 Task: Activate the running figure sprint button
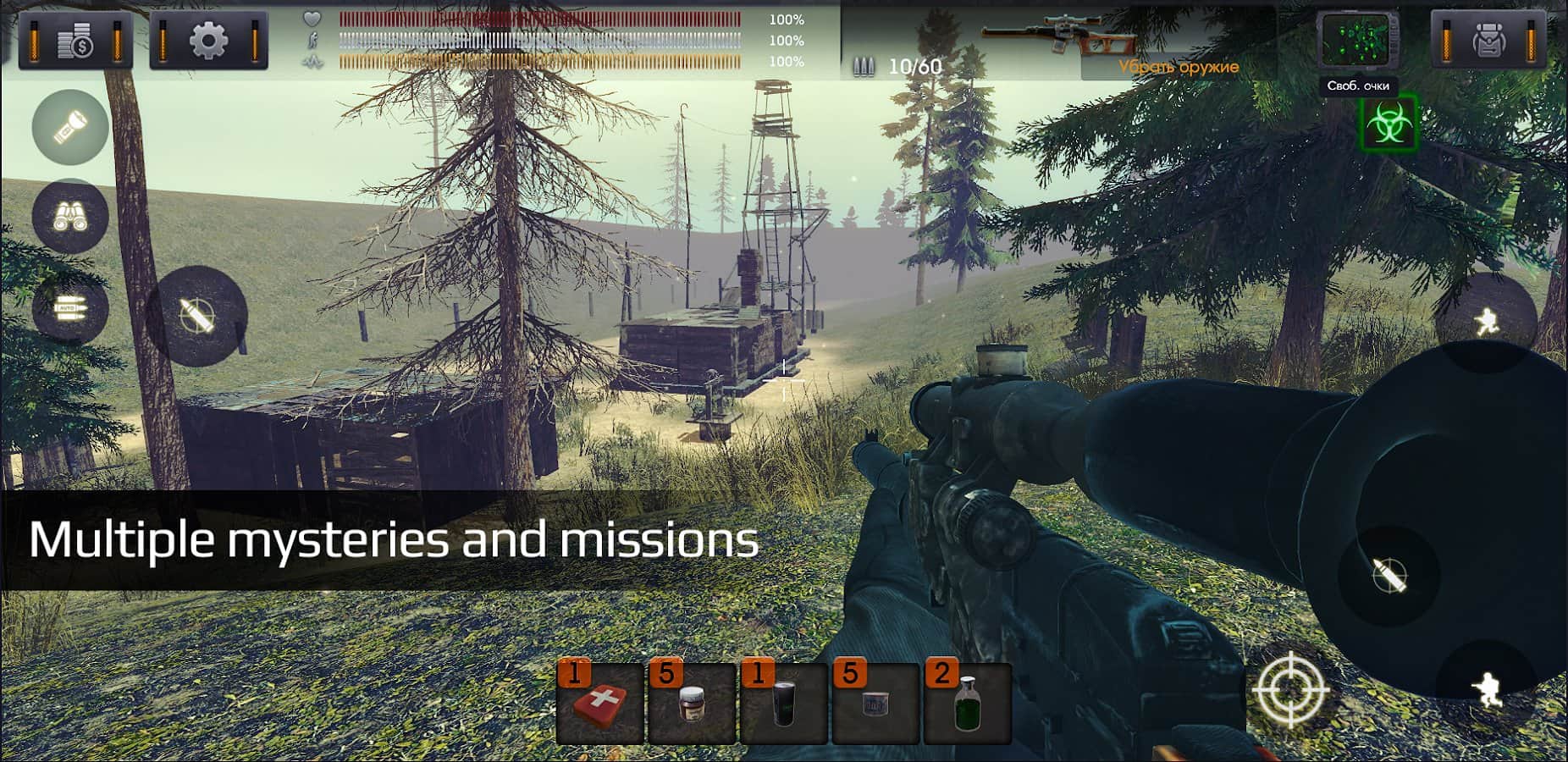tap(1486, 322)
